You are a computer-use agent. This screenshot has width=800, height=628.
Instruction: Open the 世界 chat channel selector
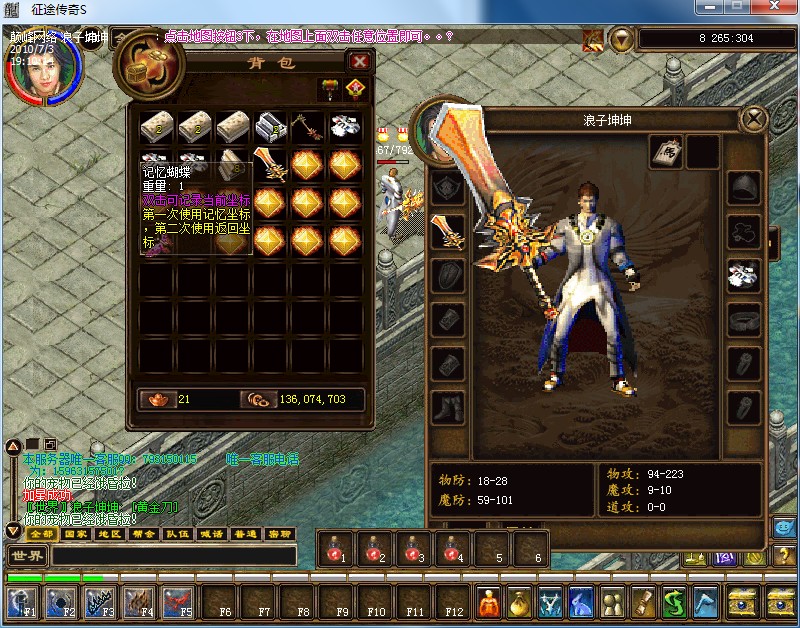(x=27, y=556)
